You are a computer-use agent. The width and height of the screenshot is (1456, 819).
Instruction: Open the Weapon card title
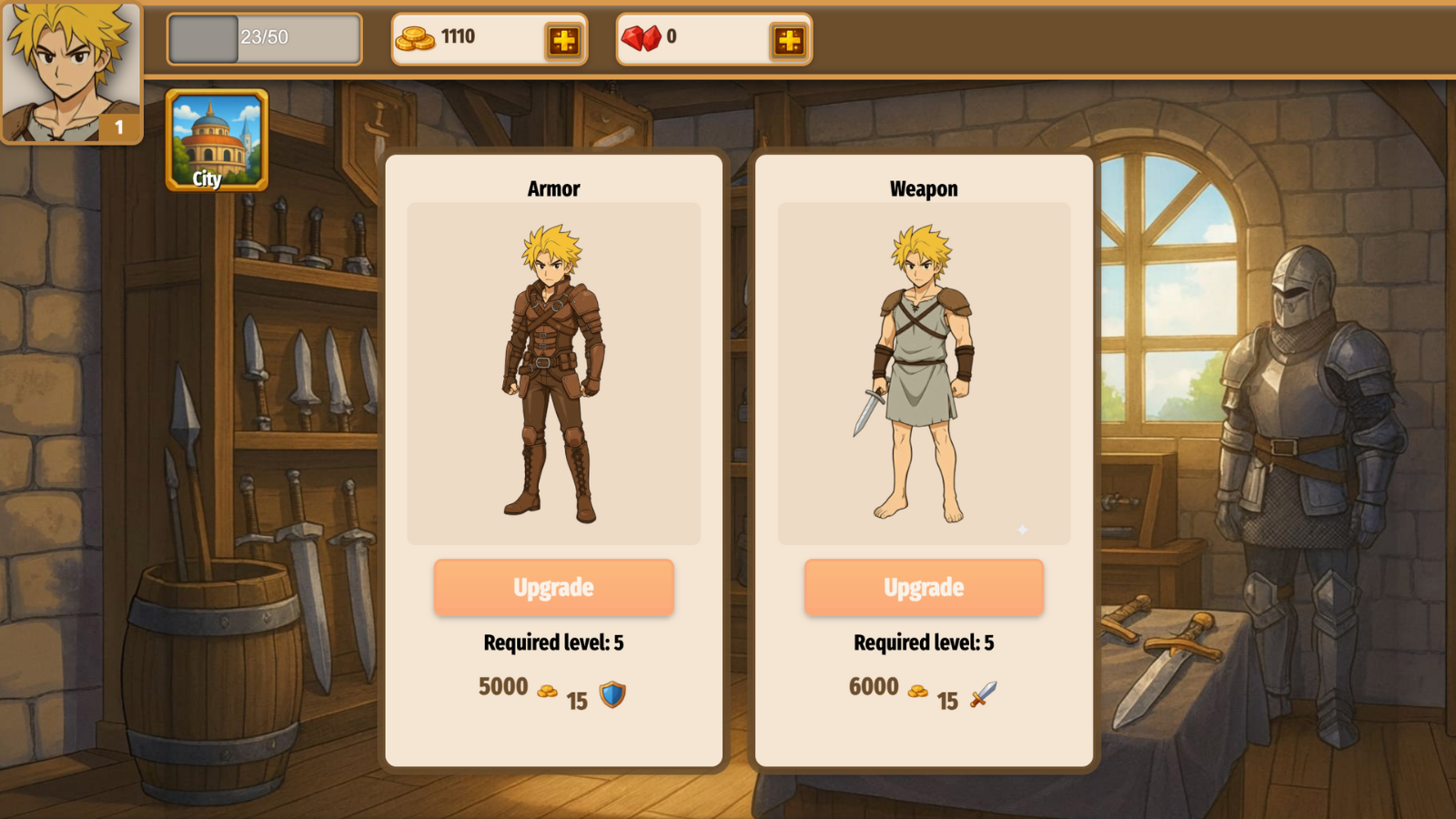tap(923, 188)
